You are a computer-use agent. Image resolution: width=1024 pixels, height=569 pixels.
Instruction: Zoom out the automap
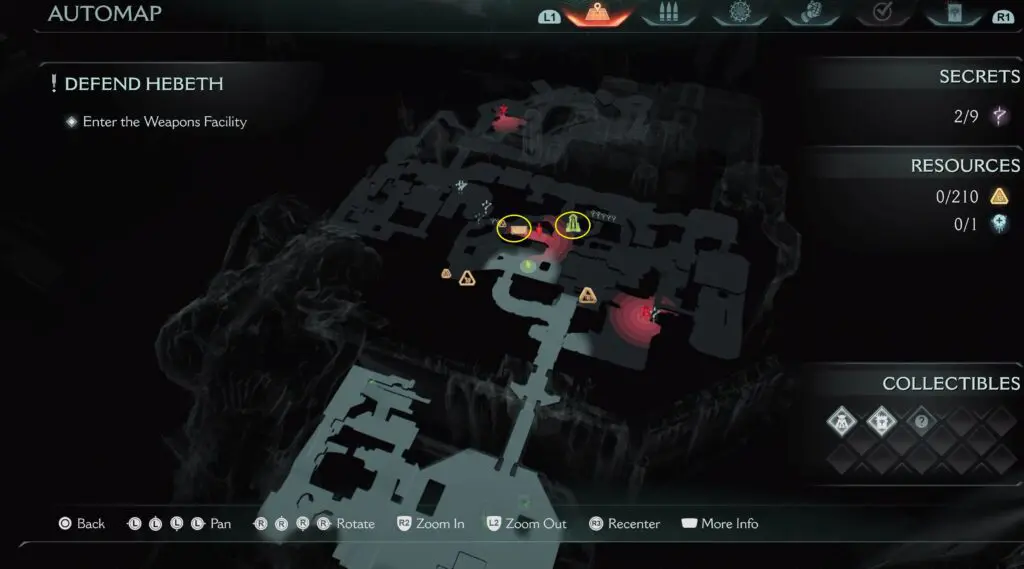coord(525,524)
